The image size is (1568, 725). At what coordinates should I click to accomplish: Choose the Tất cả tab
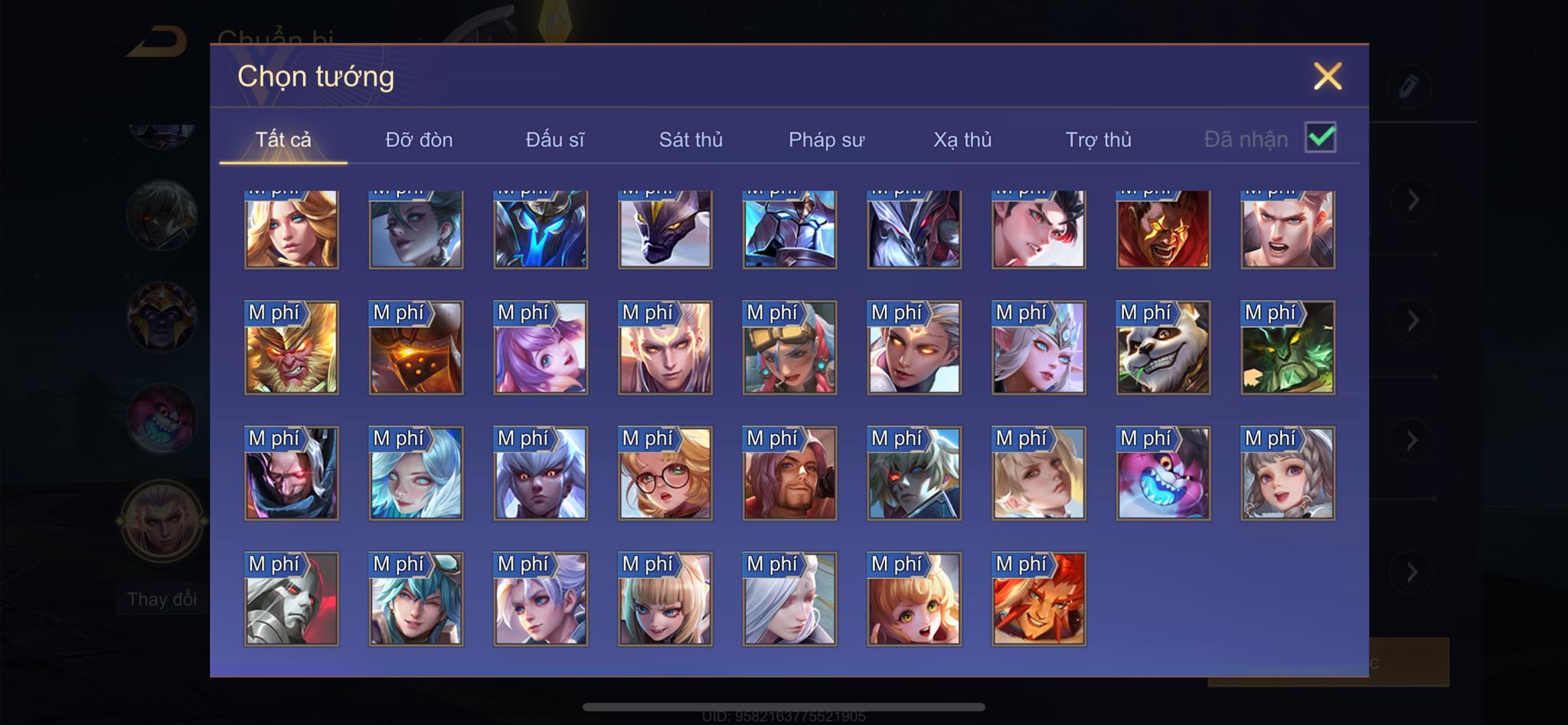pyautogui.click(x=283, y=139)
